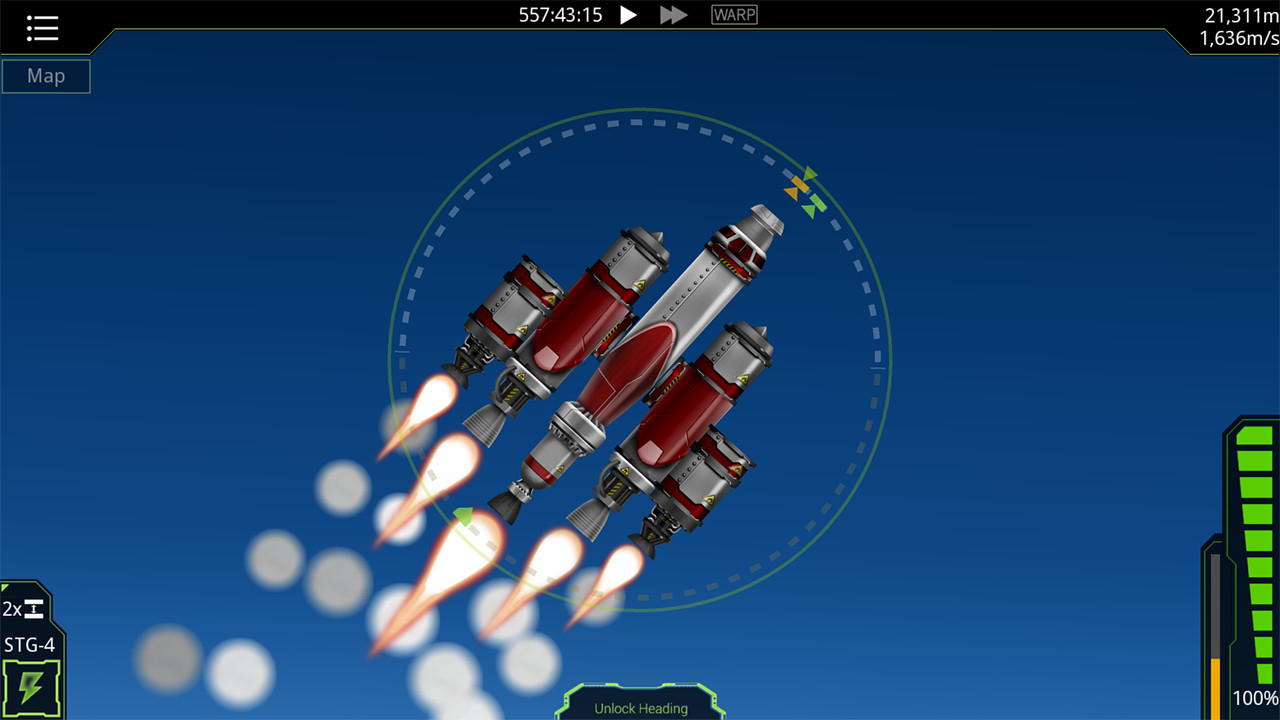Open the flight menu list icon

42,27
